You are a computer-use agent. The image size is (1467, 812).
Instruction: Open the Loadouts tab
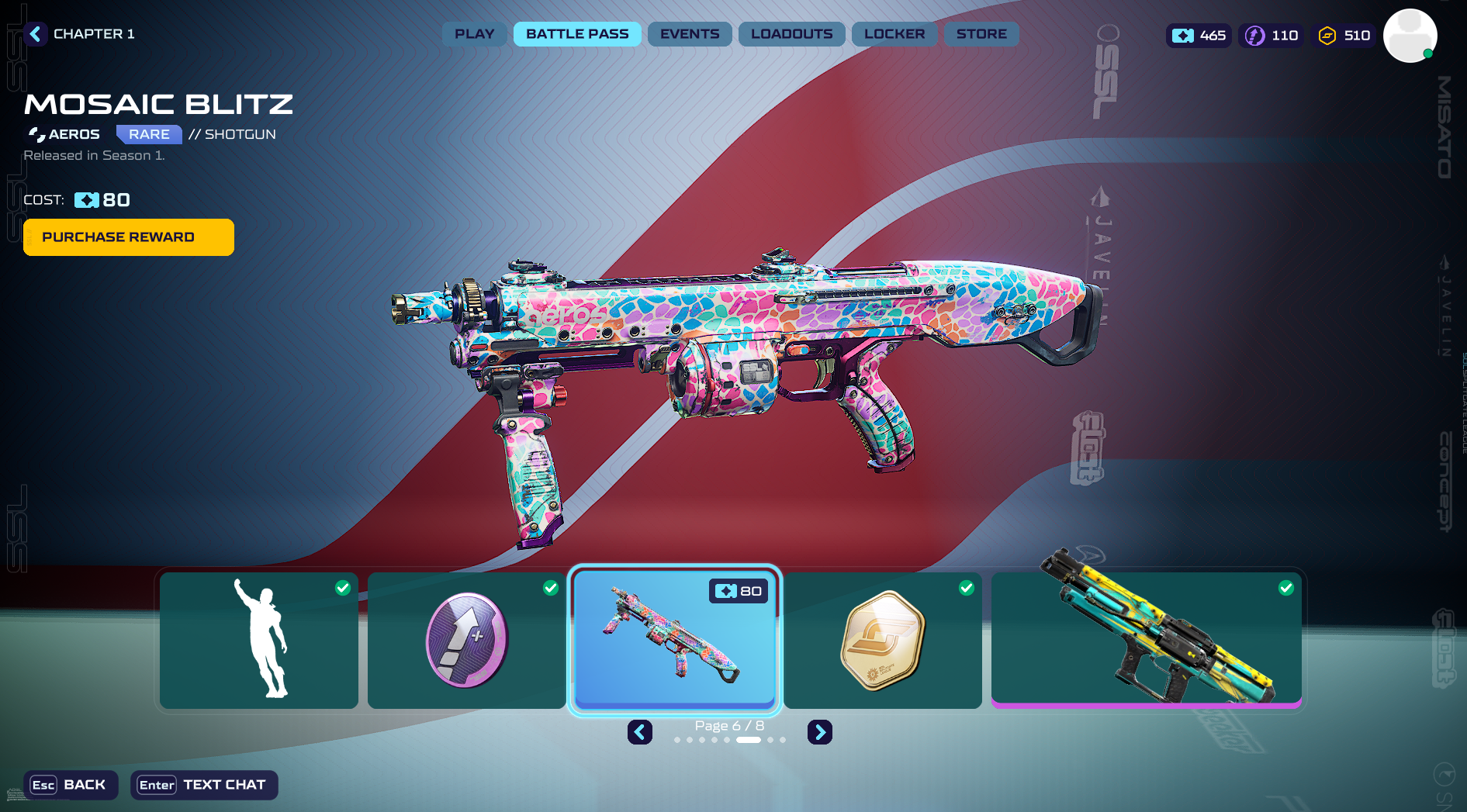pyautogui.click(x=791, y=34)
